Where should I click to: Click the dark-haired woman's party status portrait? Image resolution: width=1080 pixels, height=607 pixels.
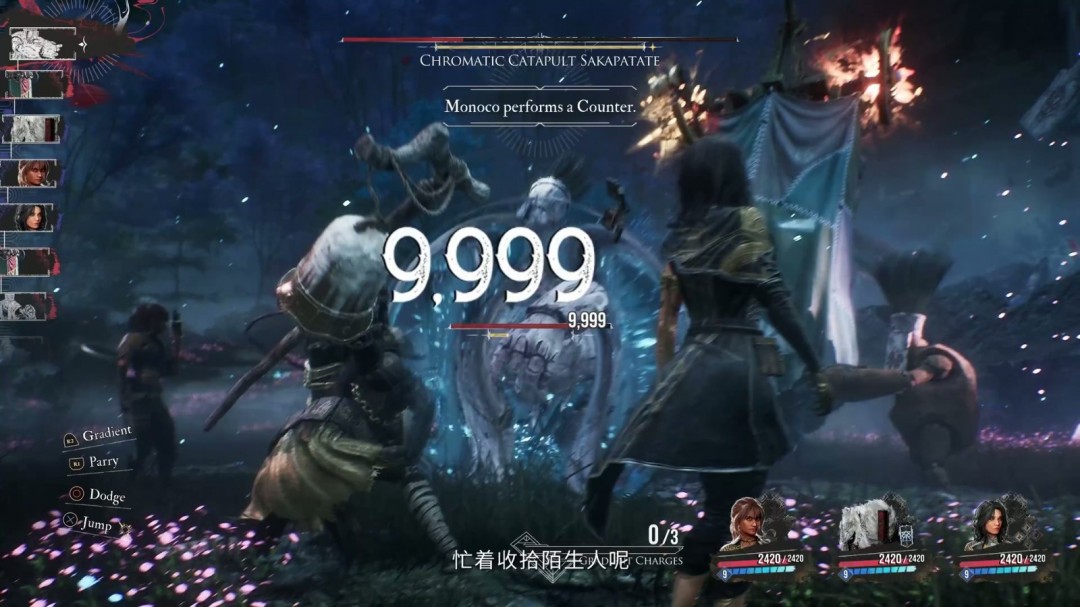989,523
